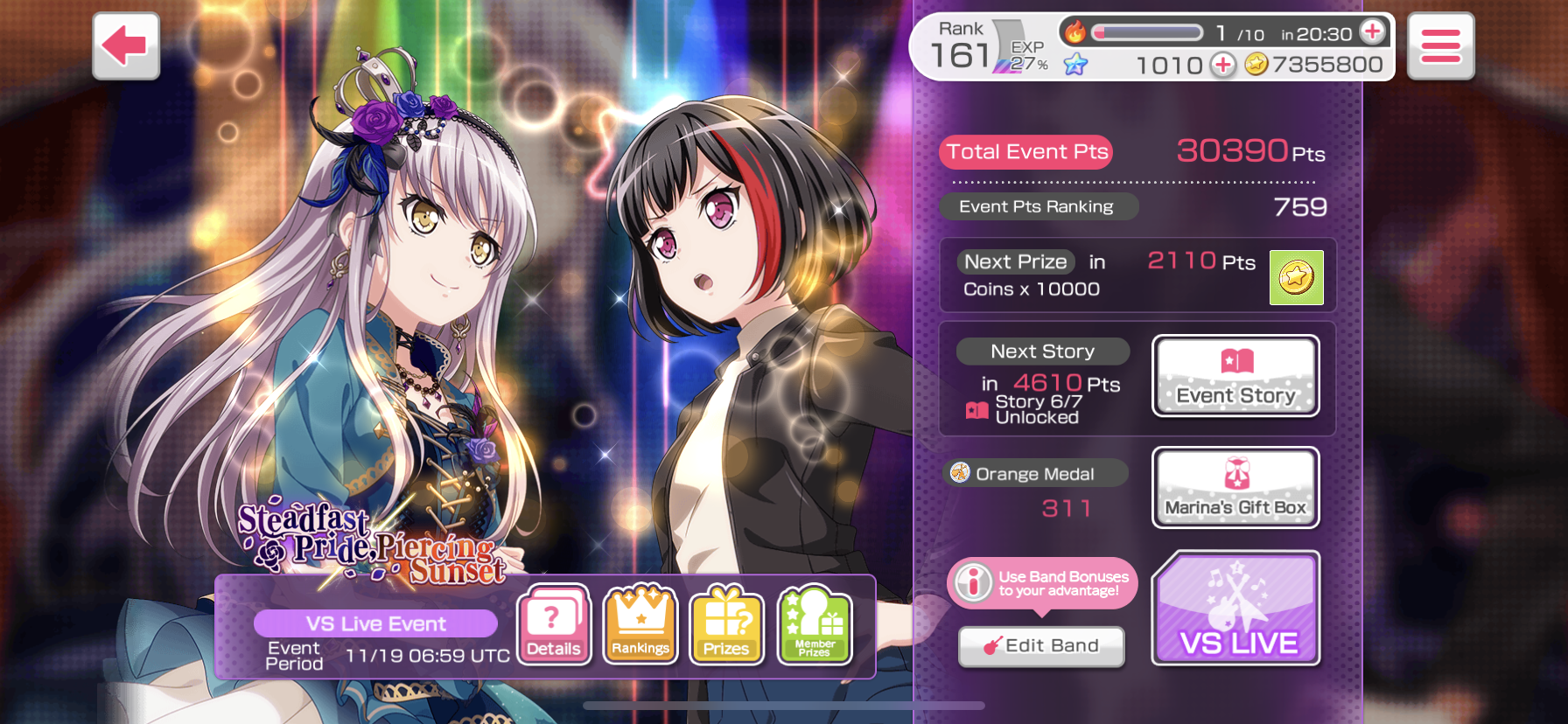Buy more stars with the plus button

(1222, 65)
